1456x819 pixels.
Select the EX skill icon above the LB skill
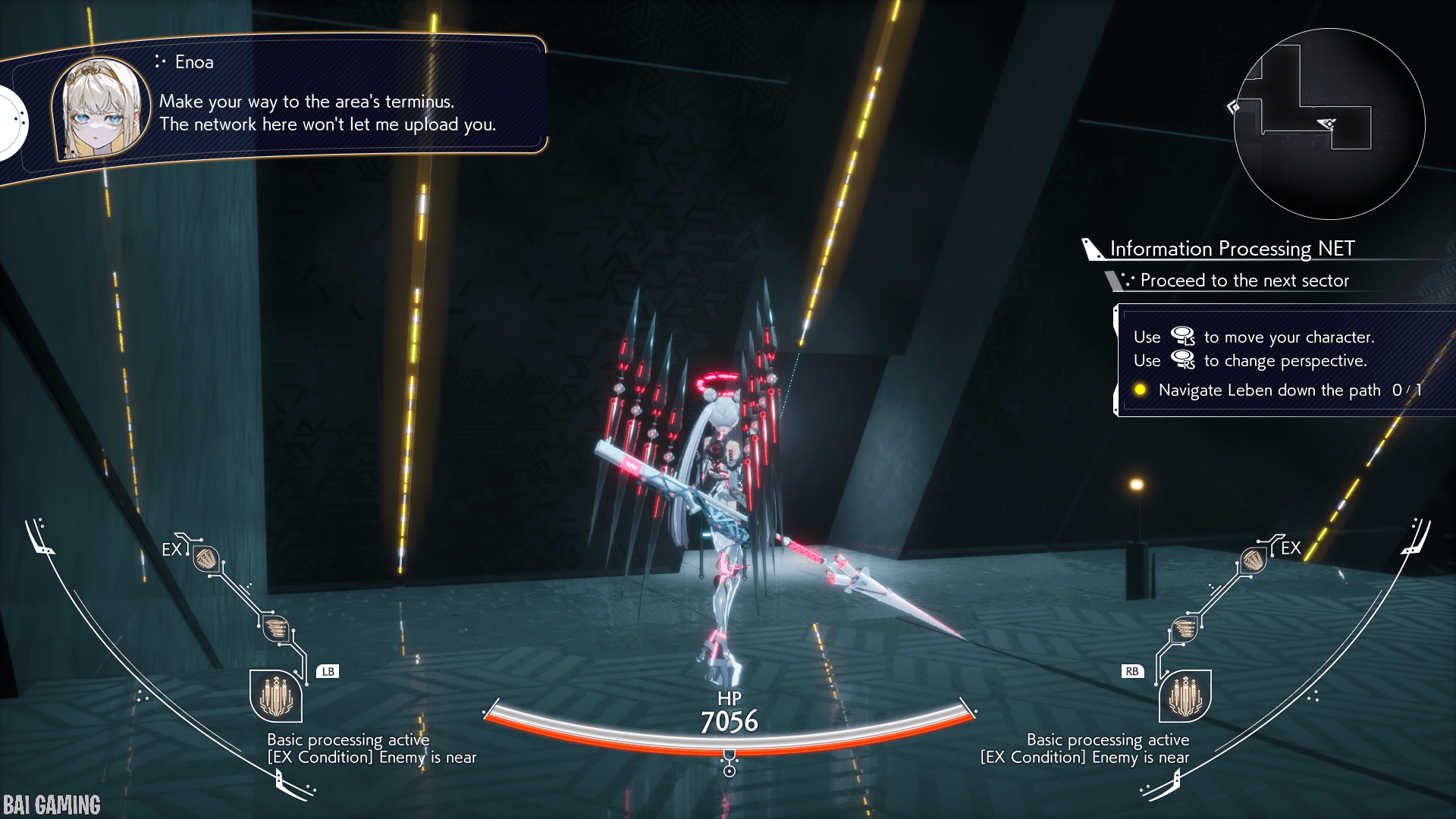[x=206, y=560]
